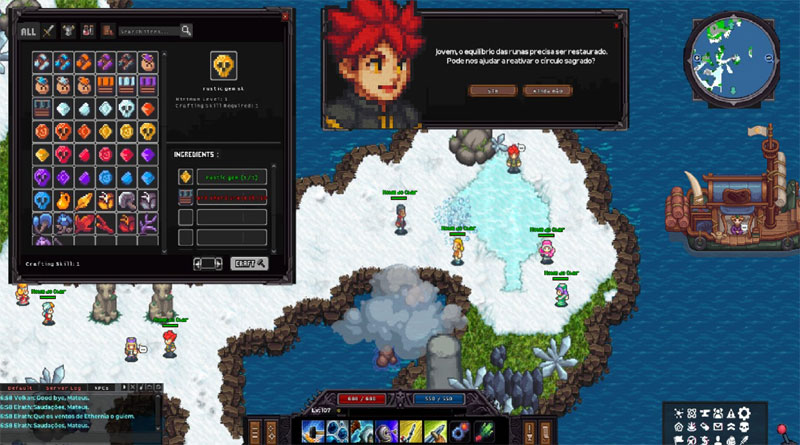This screenshot has width=800, height=445.
Task: Decline with the 'Ainda não' reply
Action: click(549, 90)
